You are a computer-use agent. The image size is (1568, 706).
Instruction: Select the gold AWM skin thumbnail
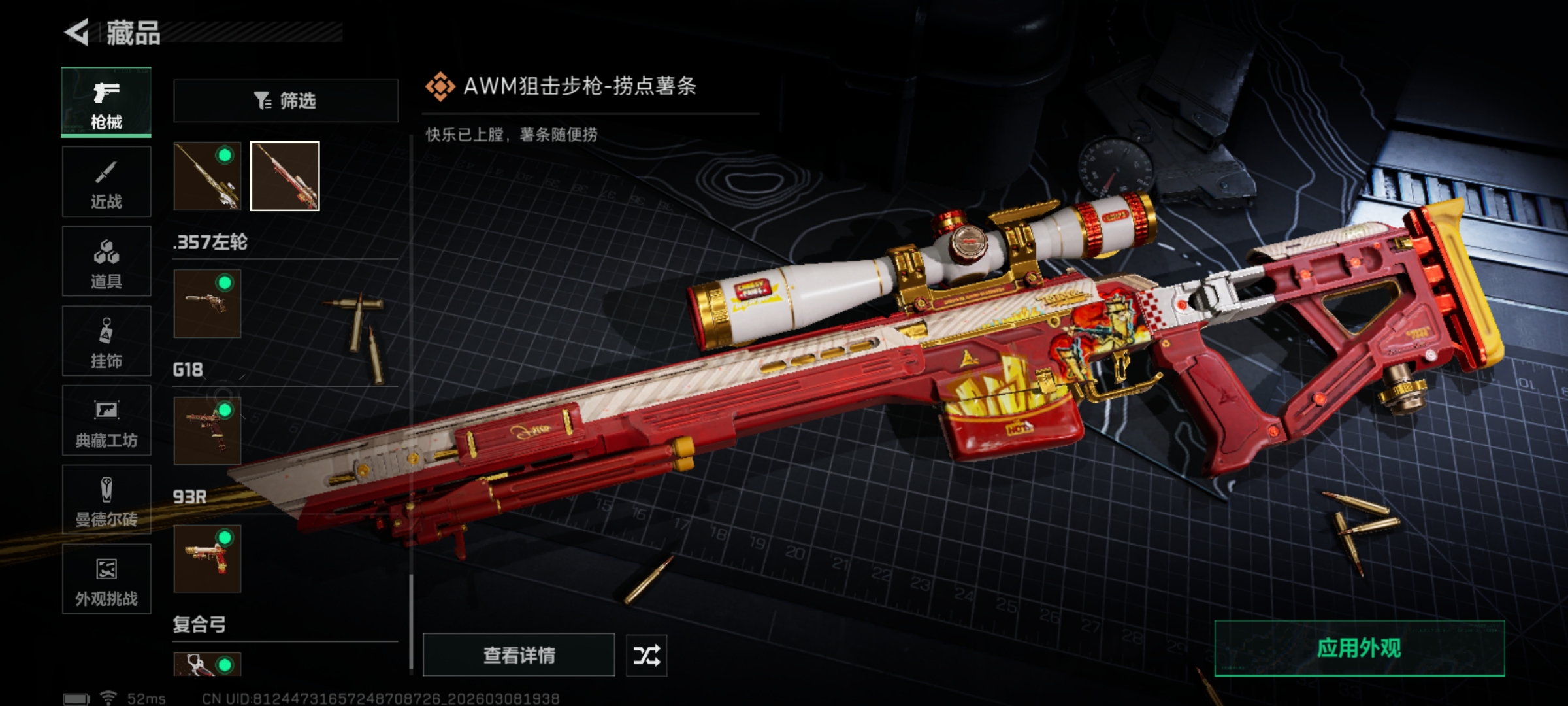[x=207, y=176]
